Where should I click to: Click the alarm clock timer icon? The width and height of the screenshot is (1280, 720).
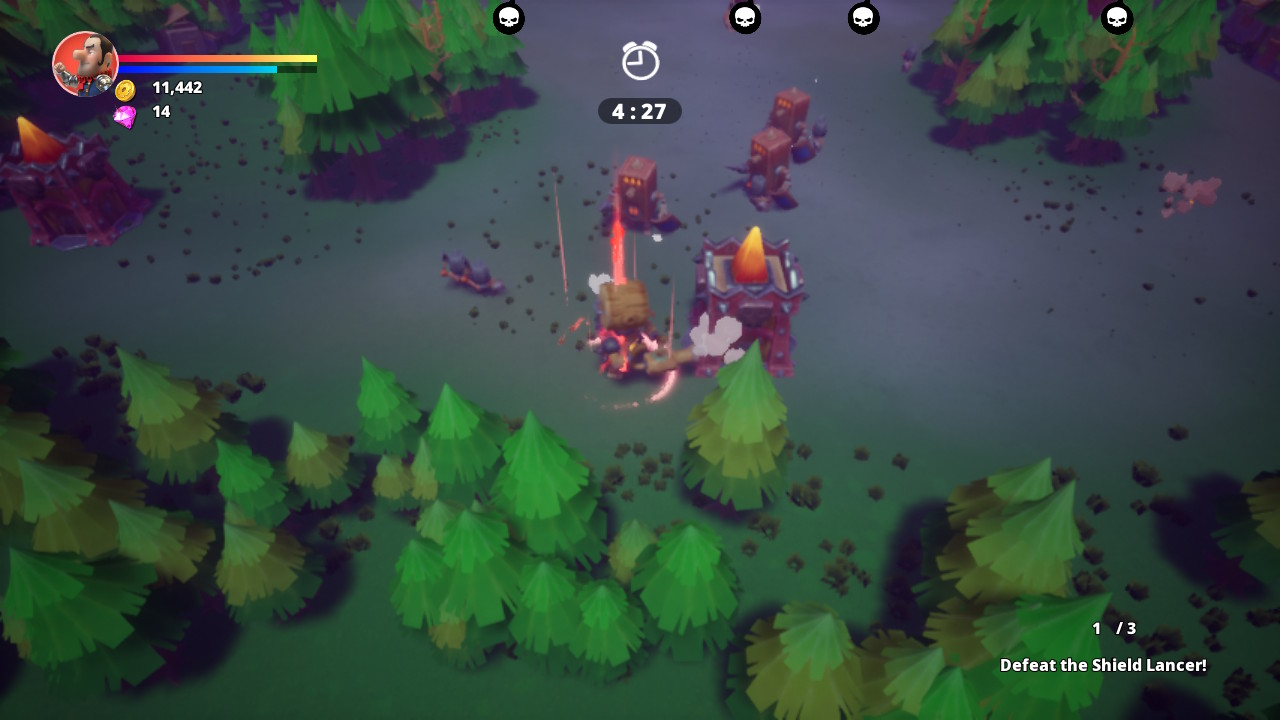click(639, 61)
